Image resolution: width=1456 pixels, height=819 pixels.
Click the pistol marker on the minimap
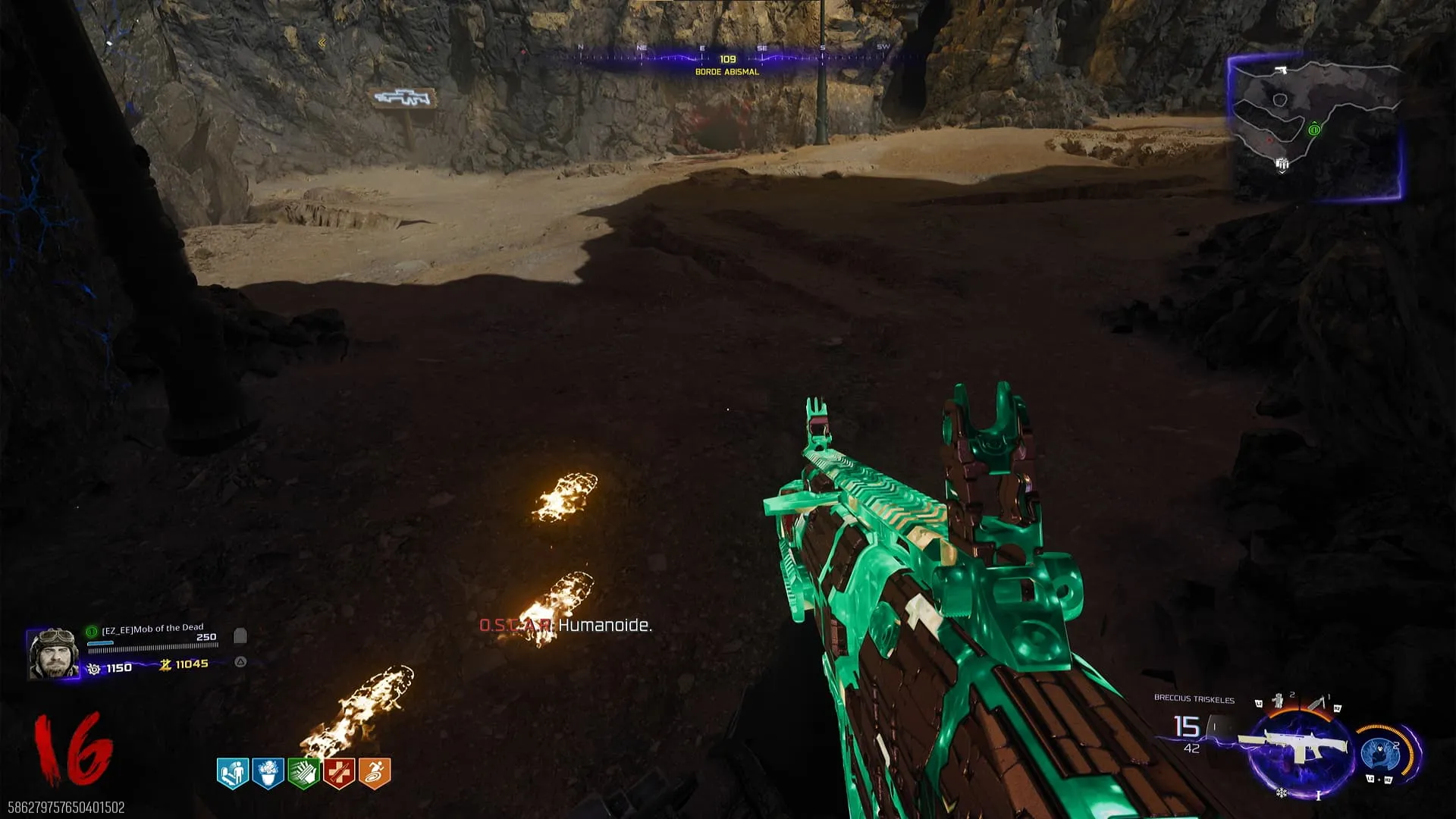tap(1282, 70)
